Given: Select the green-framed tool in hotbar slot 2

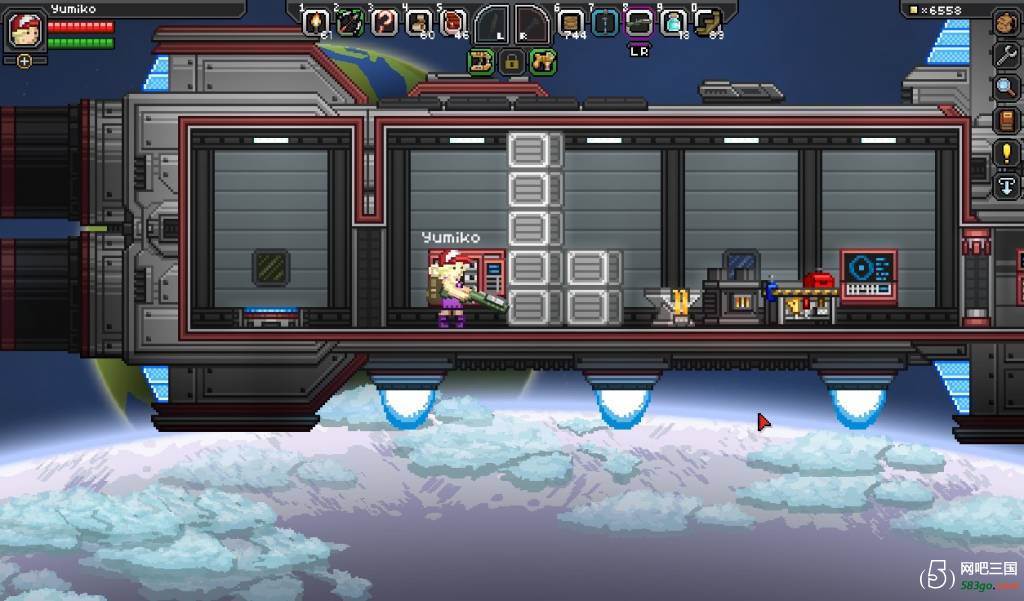Looking at the screenshot, I should tap(350, 23).
